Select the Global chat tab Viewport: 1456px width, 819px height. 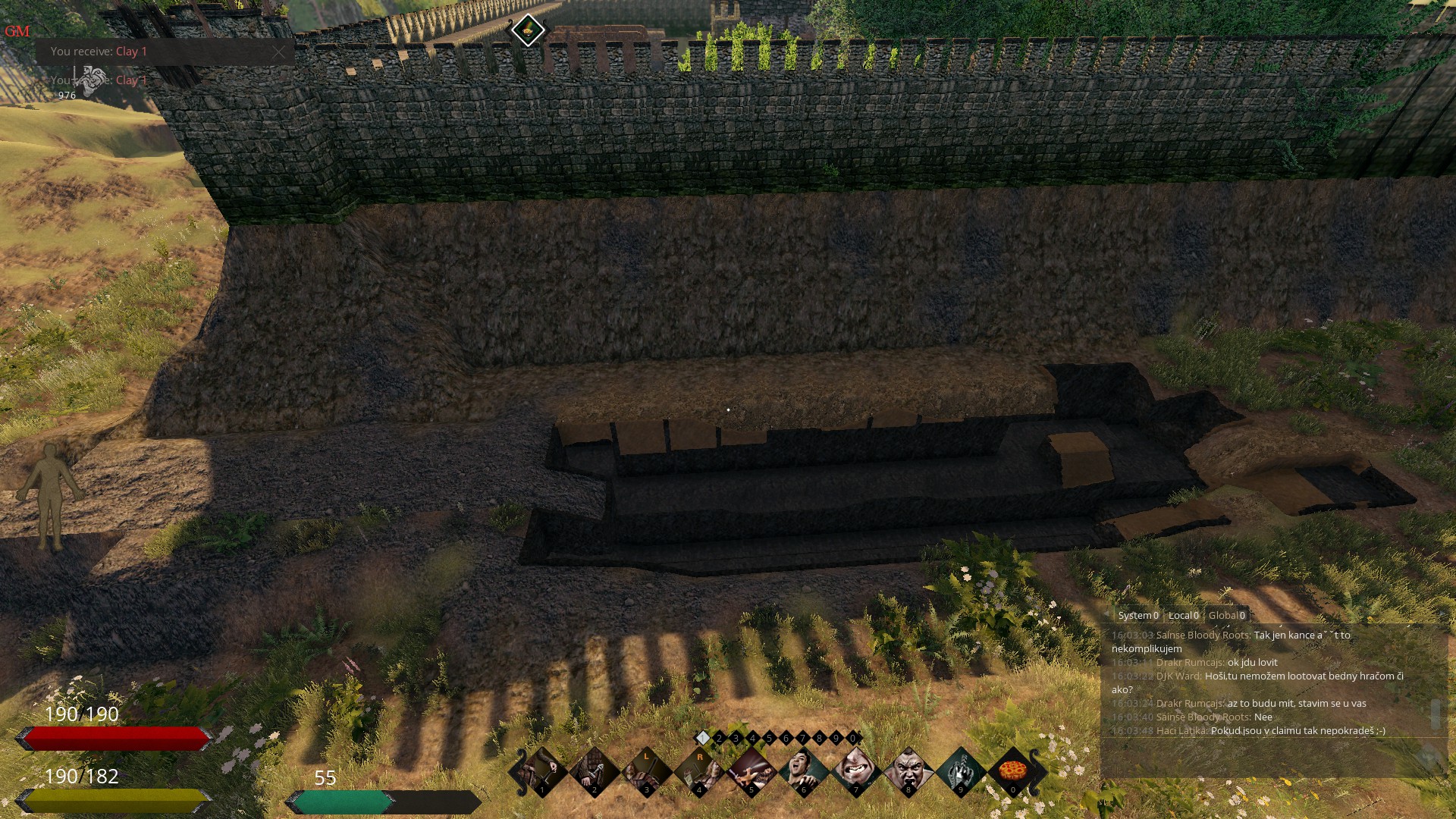pyautogui.click(x=1226, y=615)
